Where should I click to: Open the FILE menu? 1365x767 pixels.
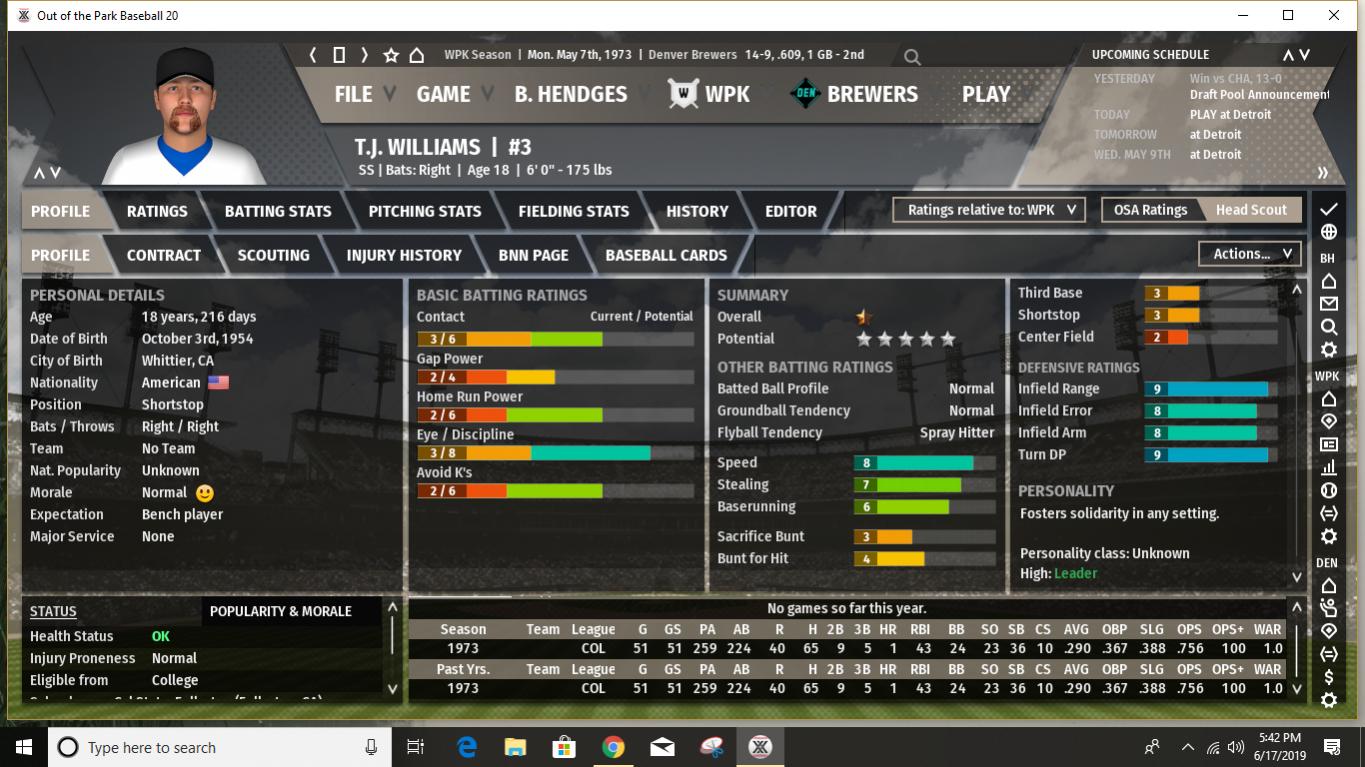353,94
